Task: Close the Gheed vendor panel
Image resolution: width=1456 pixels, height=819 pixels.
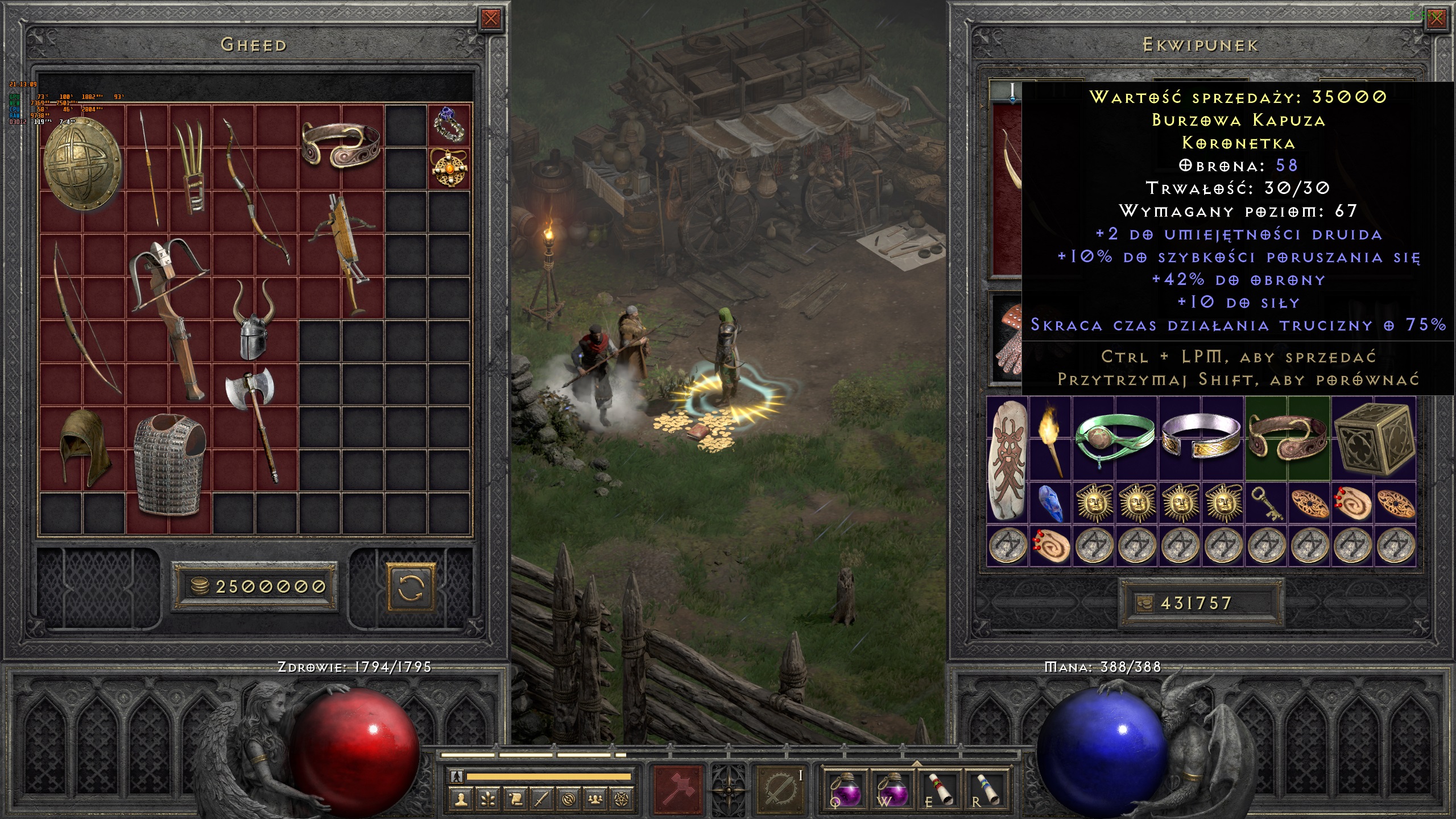Action: click(490, 19)
